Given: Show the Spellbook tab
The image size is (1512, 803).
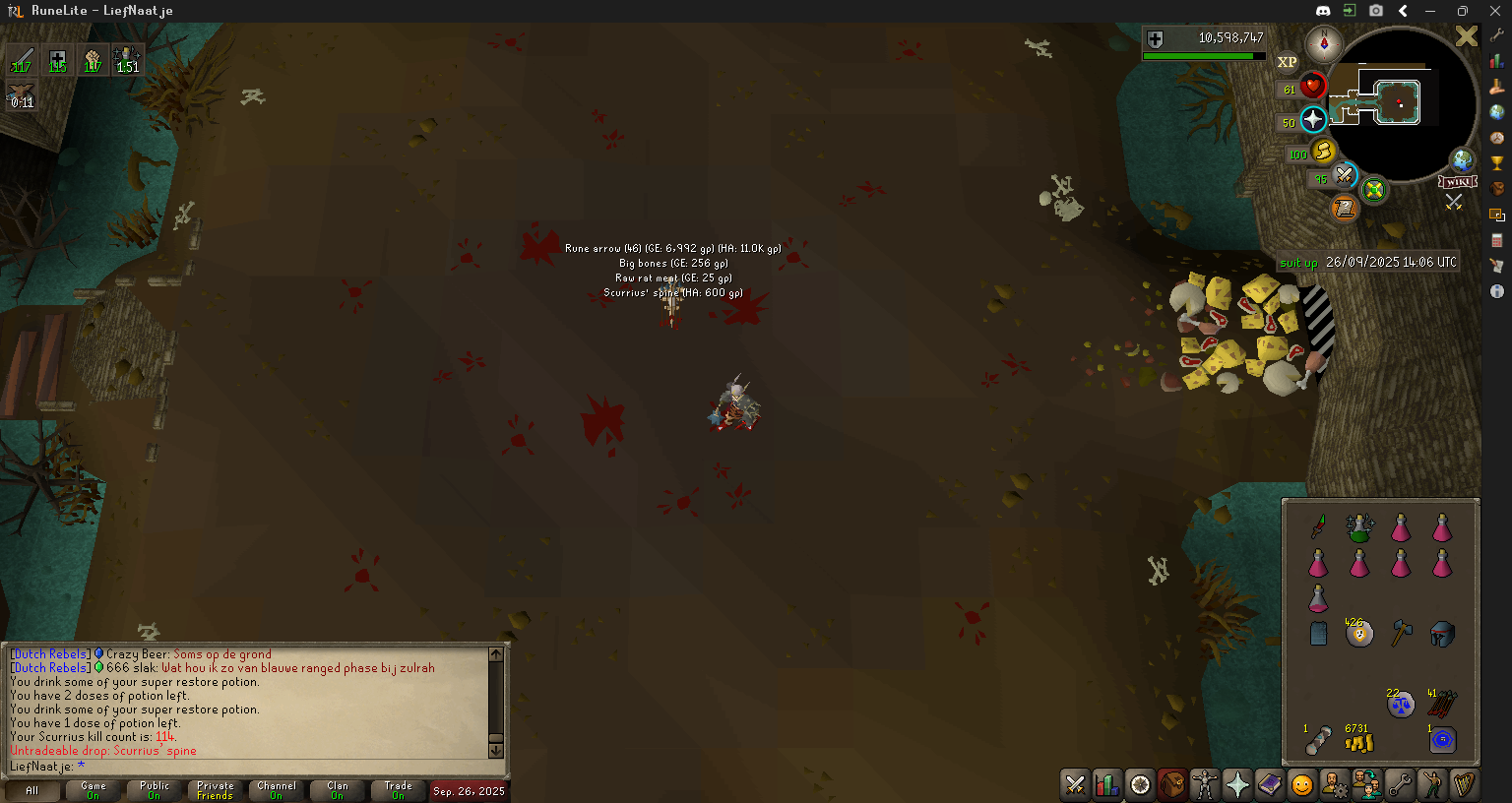Looking at the screenshot, I should 1270,784.
